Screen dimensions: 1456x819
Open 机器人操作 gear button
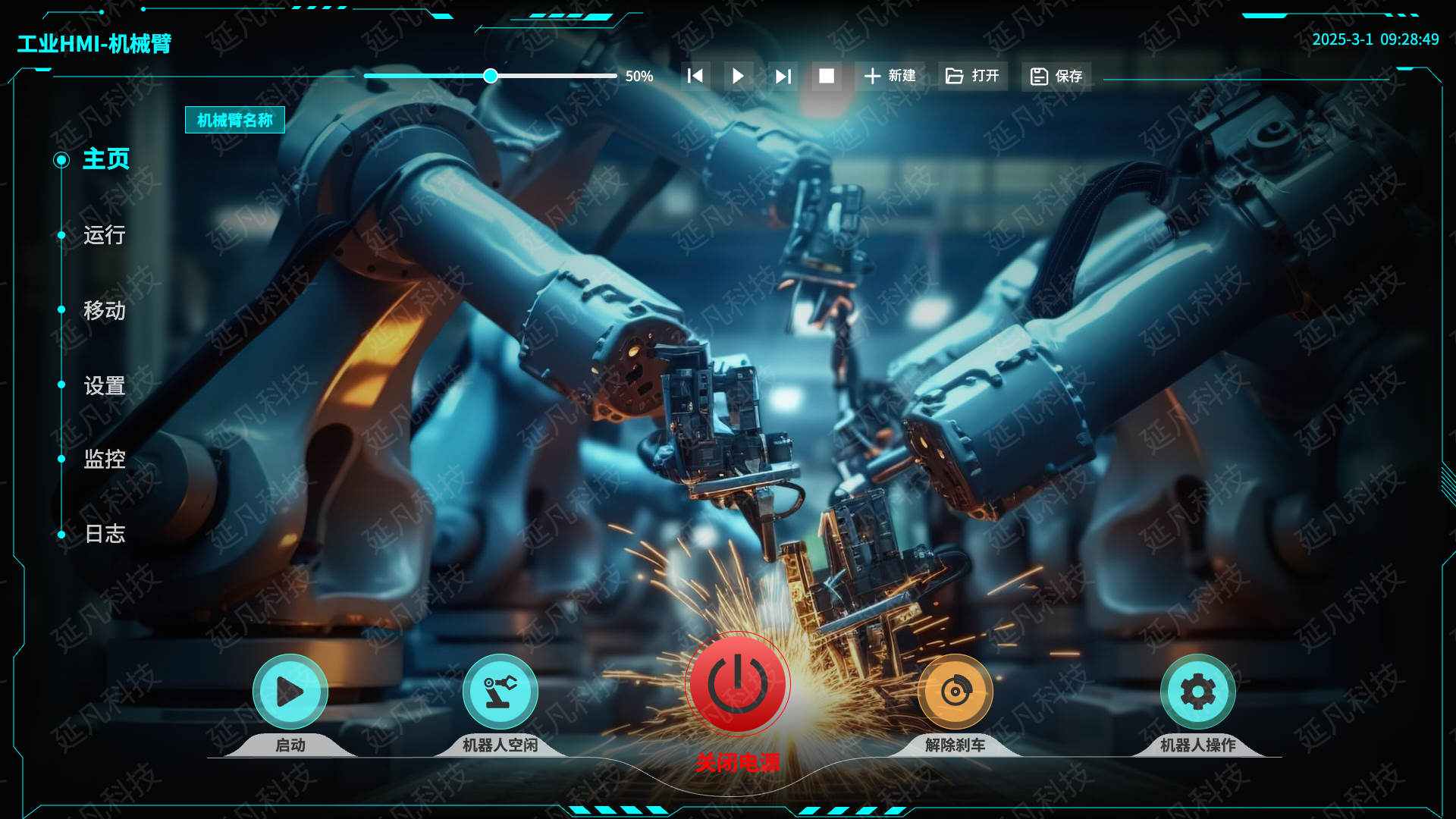pyautogui.click(x=1197, y=692)
